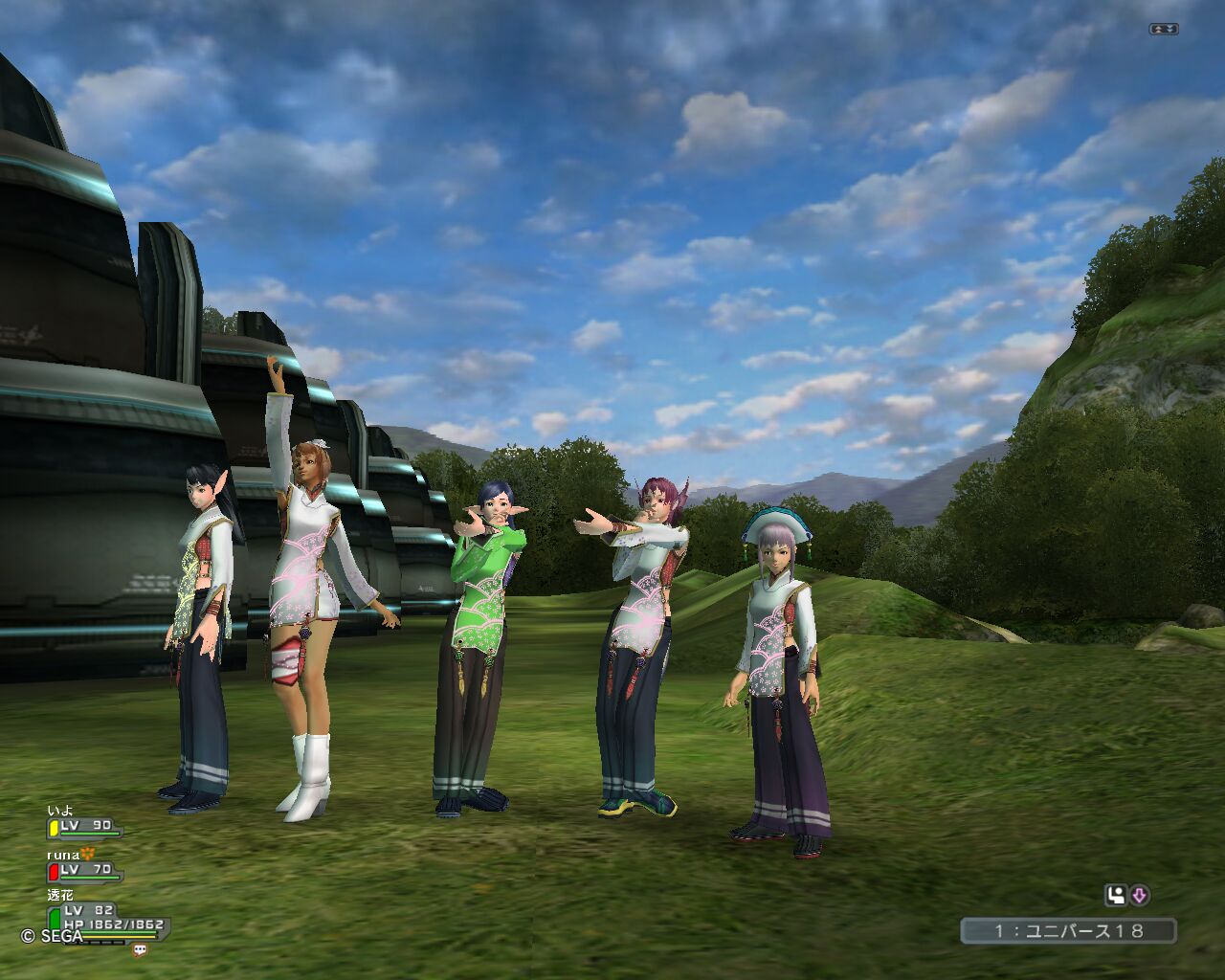Click the network up/down arrows indicator
Screen dimensions: 1225x980
coord(1164,30)
